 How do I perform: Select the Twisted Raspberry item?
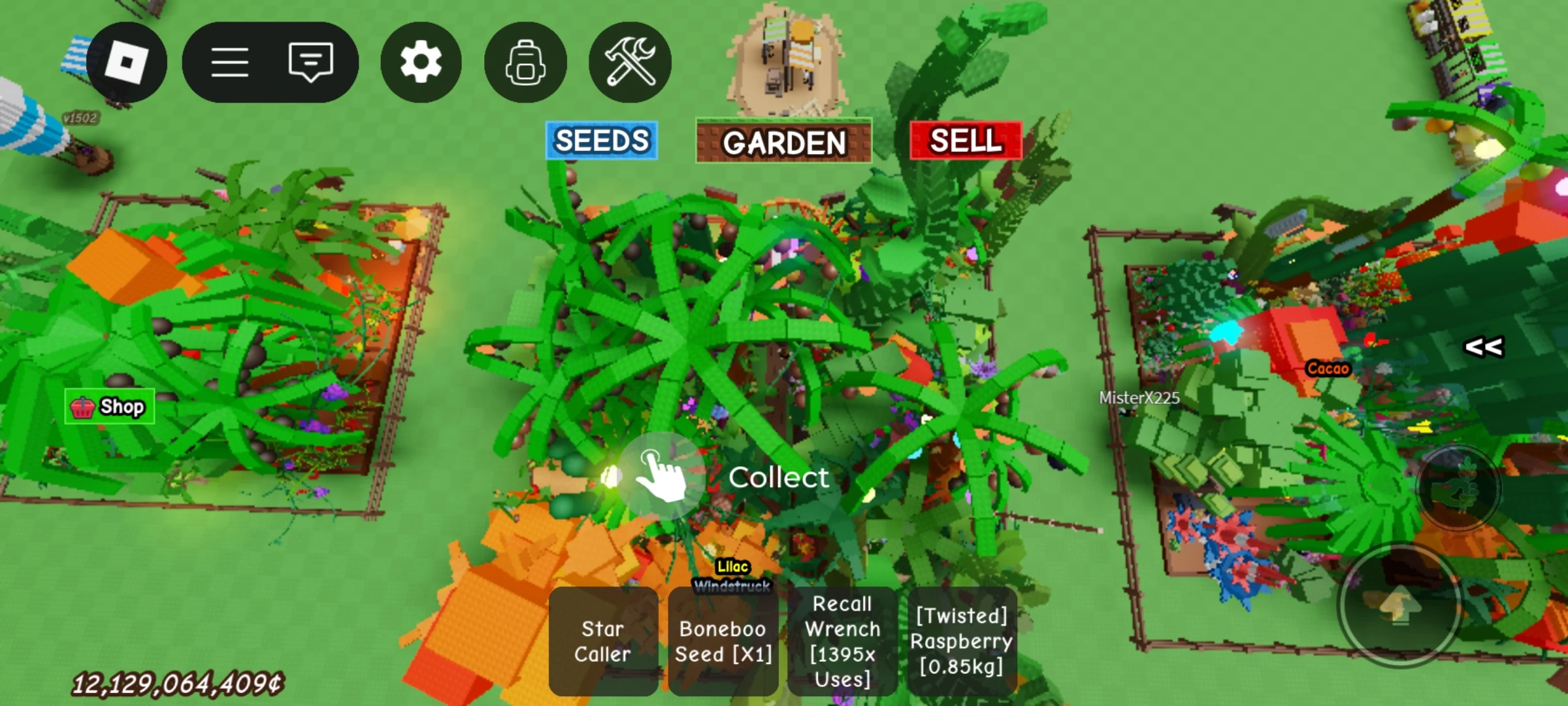(x=962, y=641)
